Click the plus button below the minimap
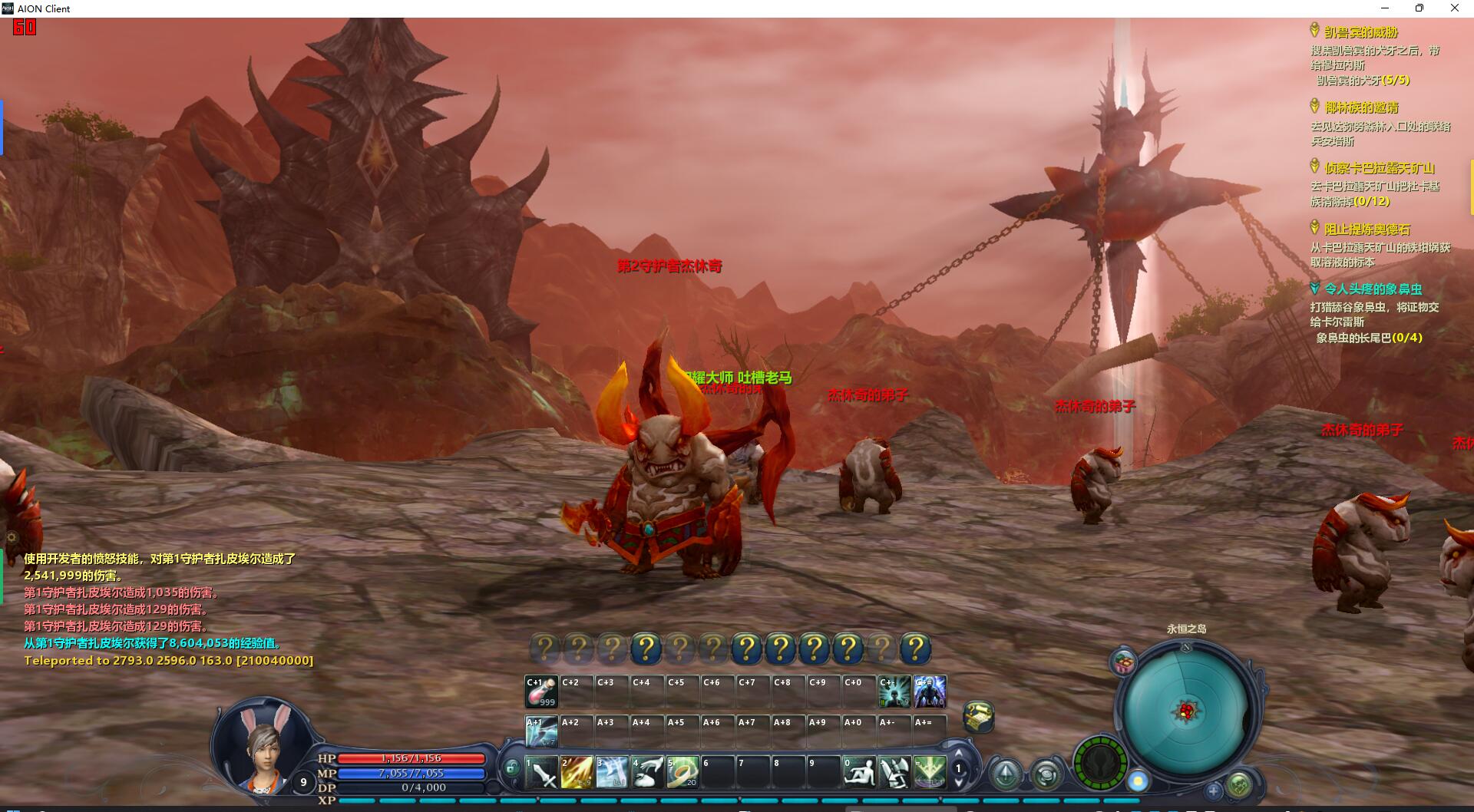Viewport: 1474px width, 812px height. point(1214,790)
